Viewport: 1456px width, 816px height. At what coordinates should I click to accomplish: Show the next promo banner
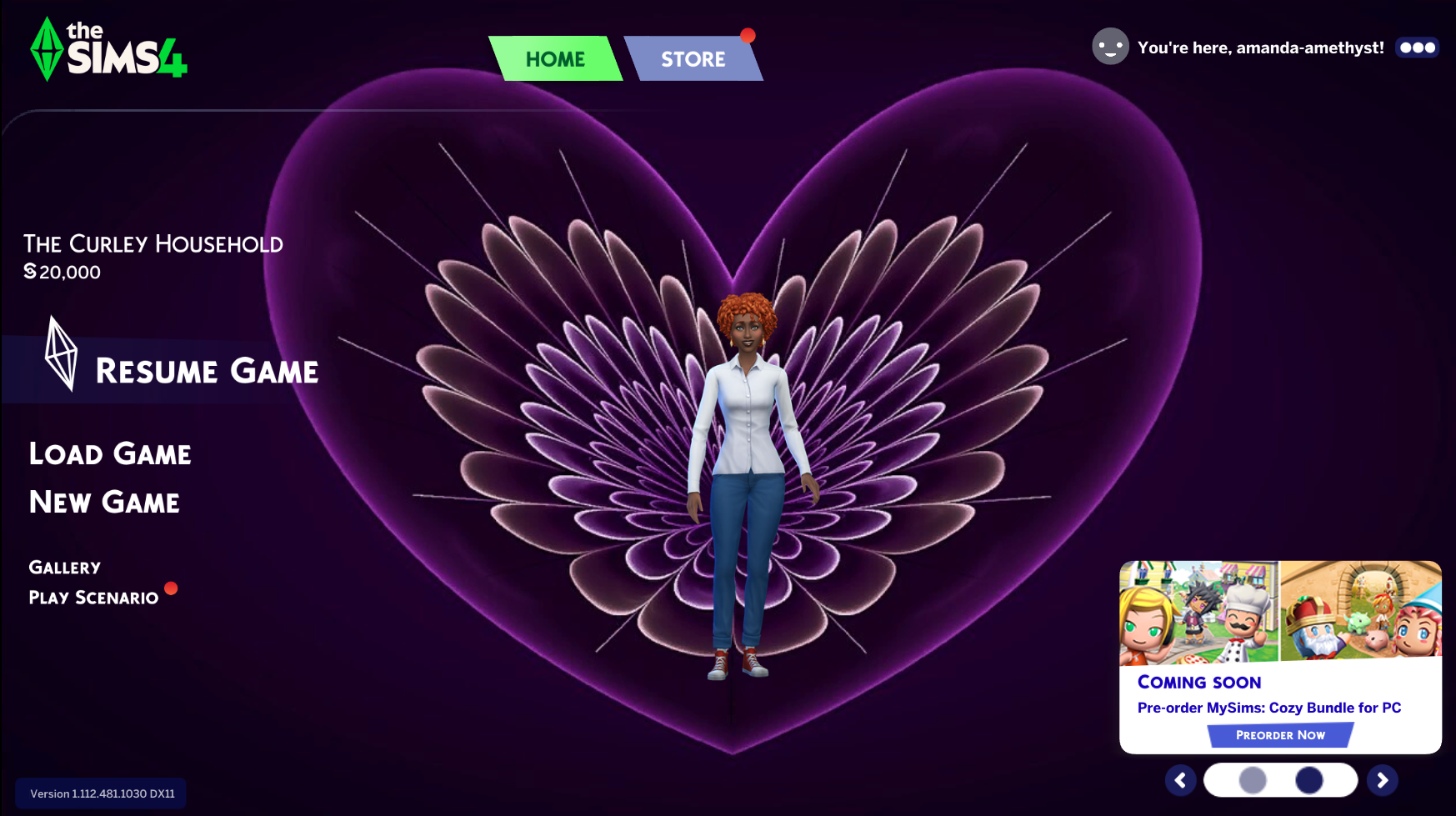point(1382,780)
